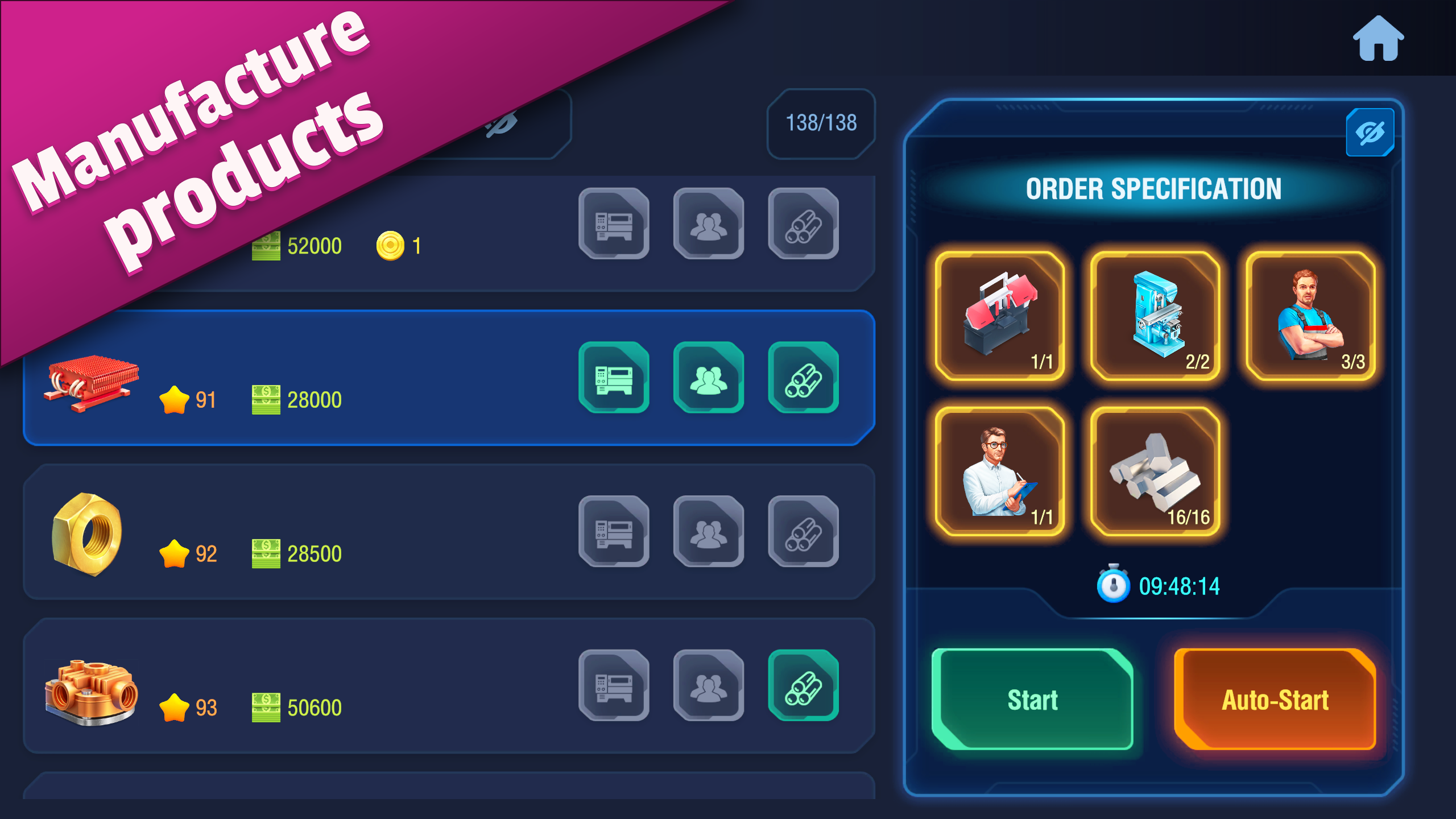Image resolution: width=1456 pixels, height=819 pixels.
Task: Expand the copper manifold order row
Action: [398, 685]
